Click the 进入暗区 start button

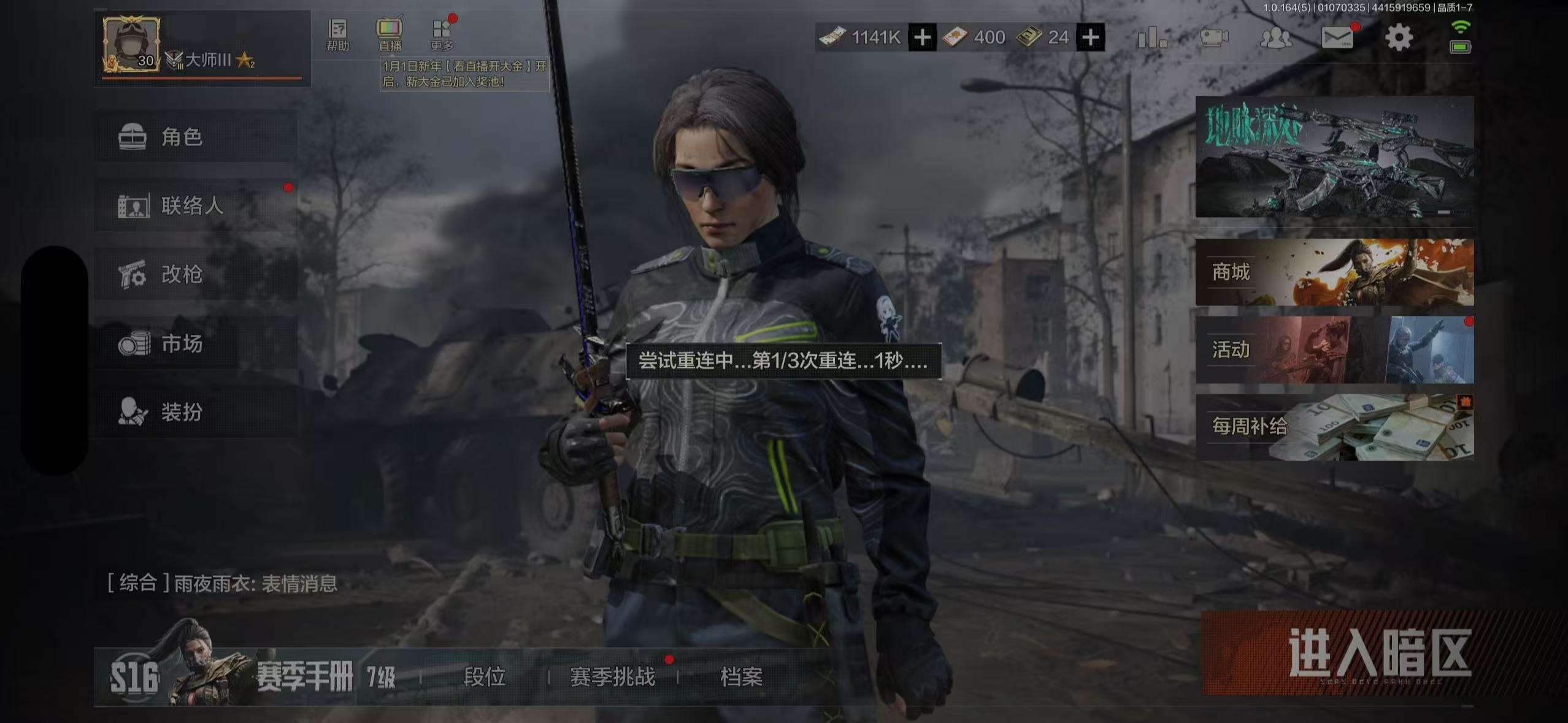pos(1336,652)
